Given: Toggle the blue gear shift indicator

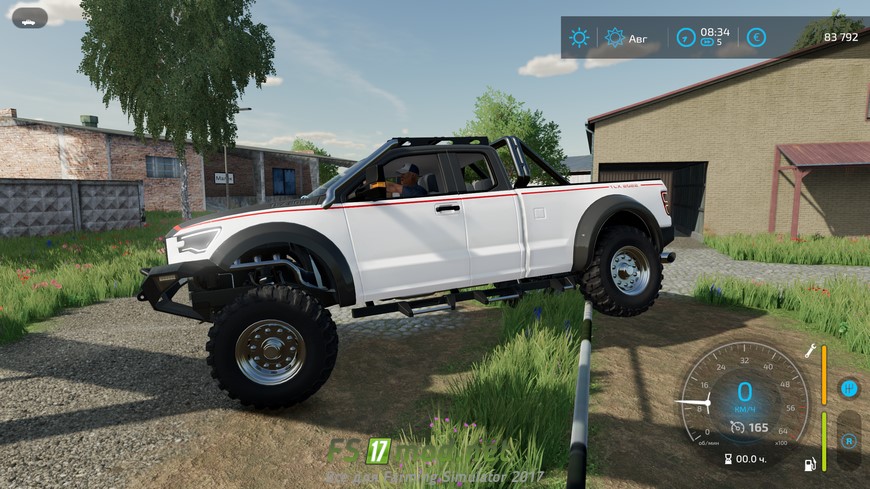Looking at the screenshot, I should (x=848, y=388).
